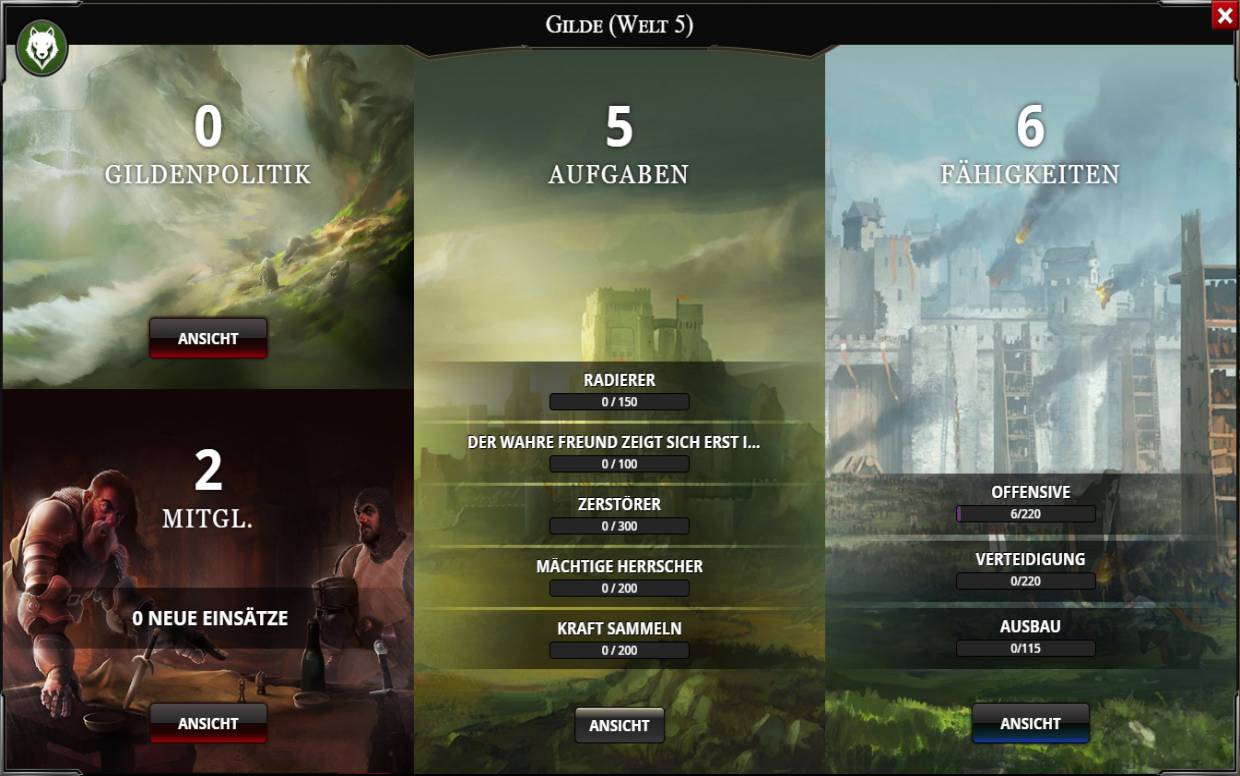
Task: Select the Mächtige Herrscher task
Action: (619, 577)
